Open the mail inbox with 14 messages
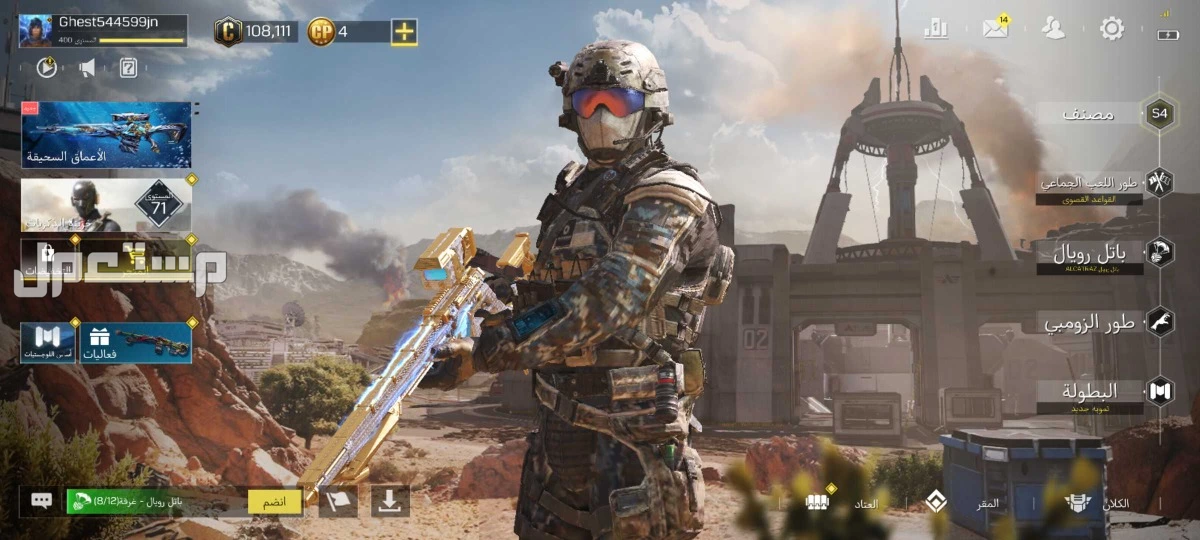The width and height of the screenshot is (1200, 540). [995, 28]
